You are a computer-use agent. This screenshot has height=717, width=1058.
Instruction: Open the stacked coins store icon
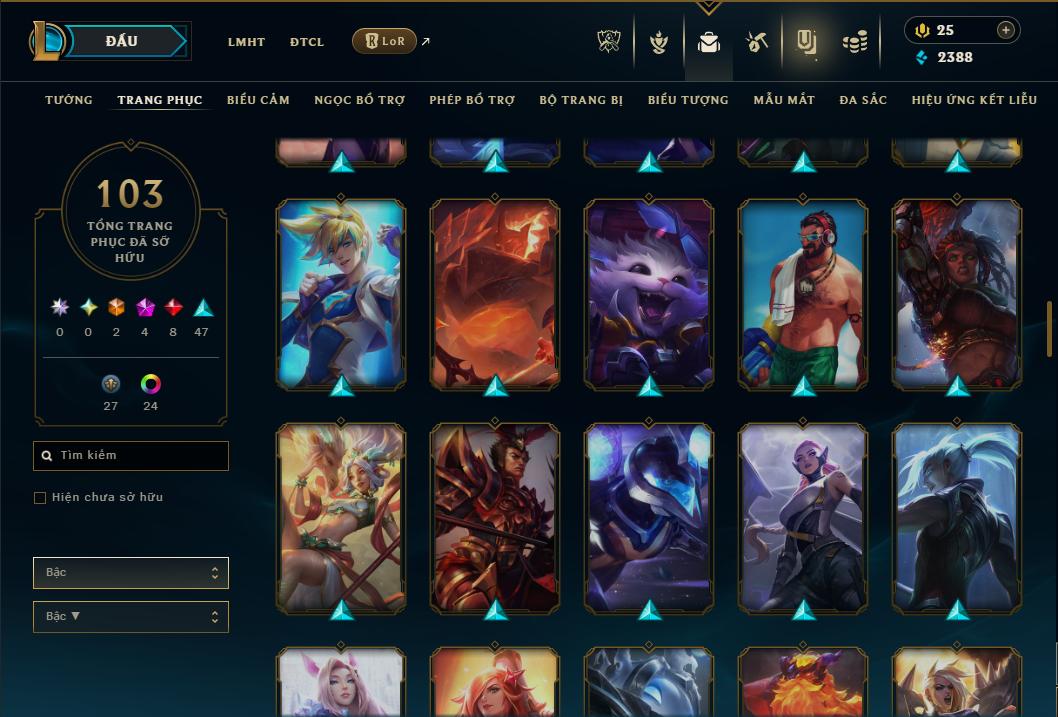(x=854, y=42)
